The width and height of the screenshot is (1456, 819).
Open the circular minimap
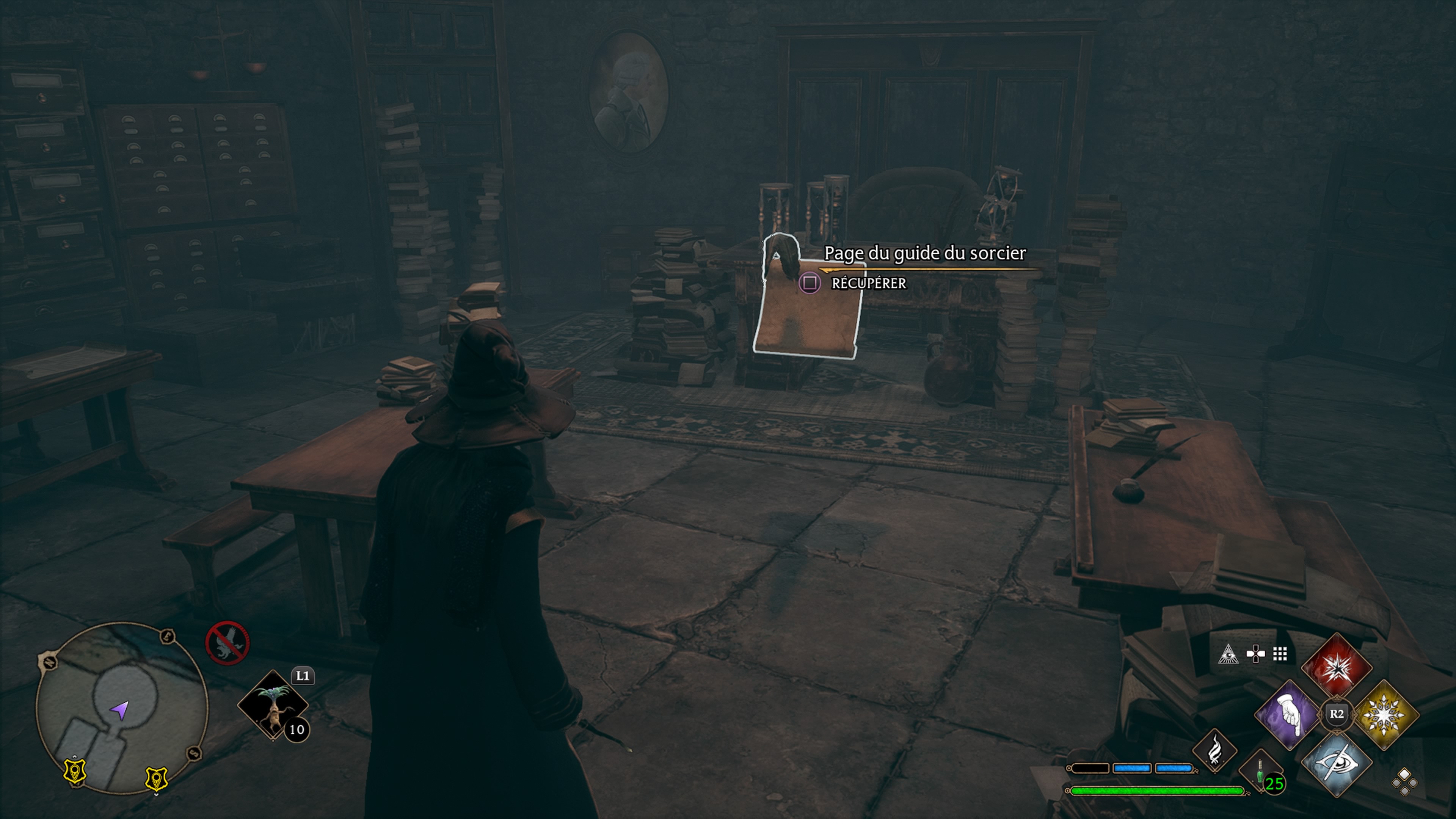[x=121, y=708]
